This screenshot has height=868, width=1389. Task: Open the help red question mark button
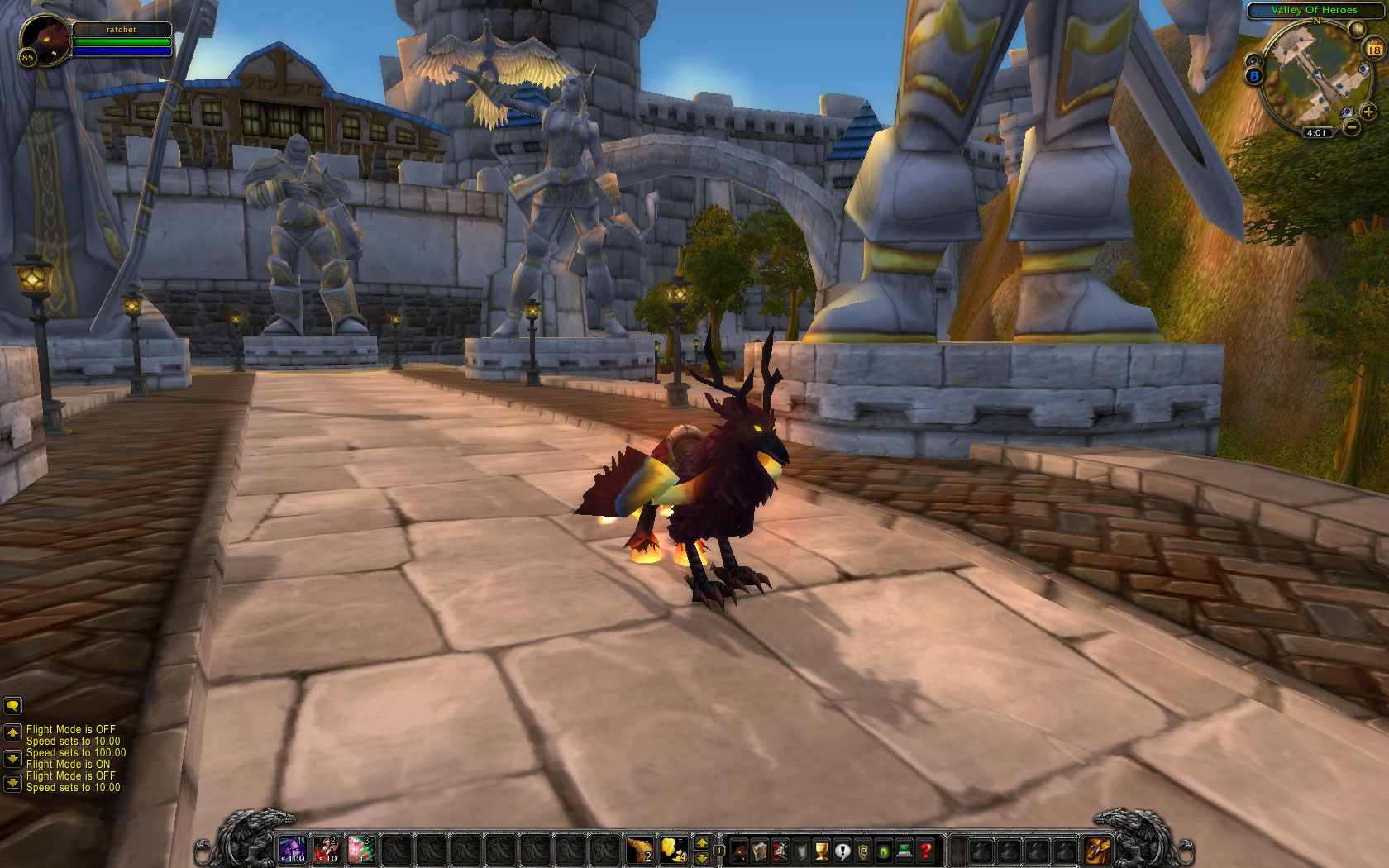pyautogui.click(x=926, y=850)
